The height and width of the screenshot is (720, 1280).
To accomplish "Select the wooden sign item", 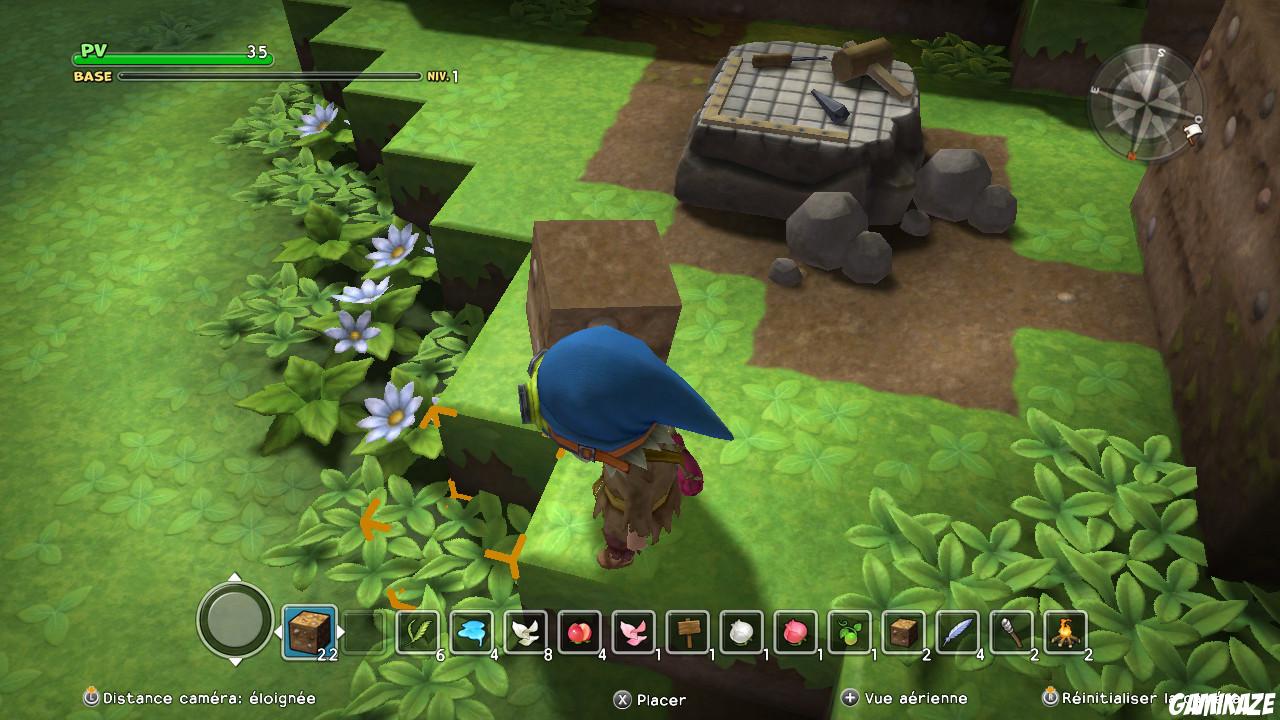I will (x=687, y=633).
